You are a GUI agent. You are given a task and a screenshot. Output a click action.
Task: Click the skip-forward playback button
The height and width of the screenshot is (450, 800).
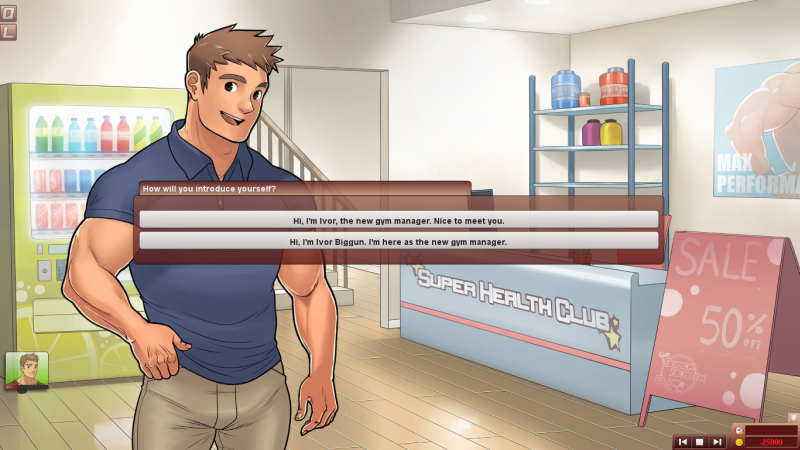(x=717, y=441)
